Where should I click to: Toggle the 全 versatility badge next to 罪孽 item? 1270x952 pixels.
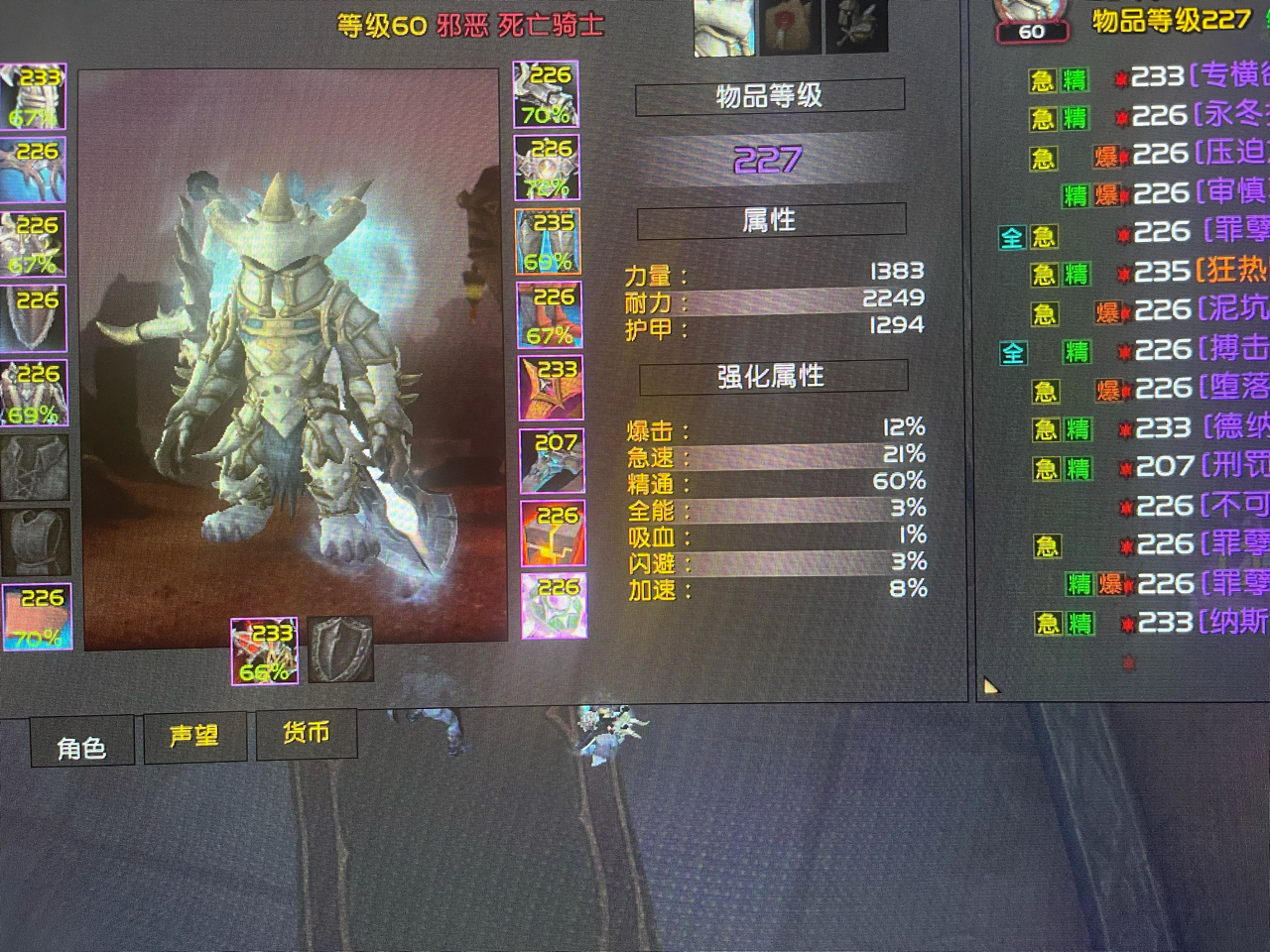point(1010,236)
